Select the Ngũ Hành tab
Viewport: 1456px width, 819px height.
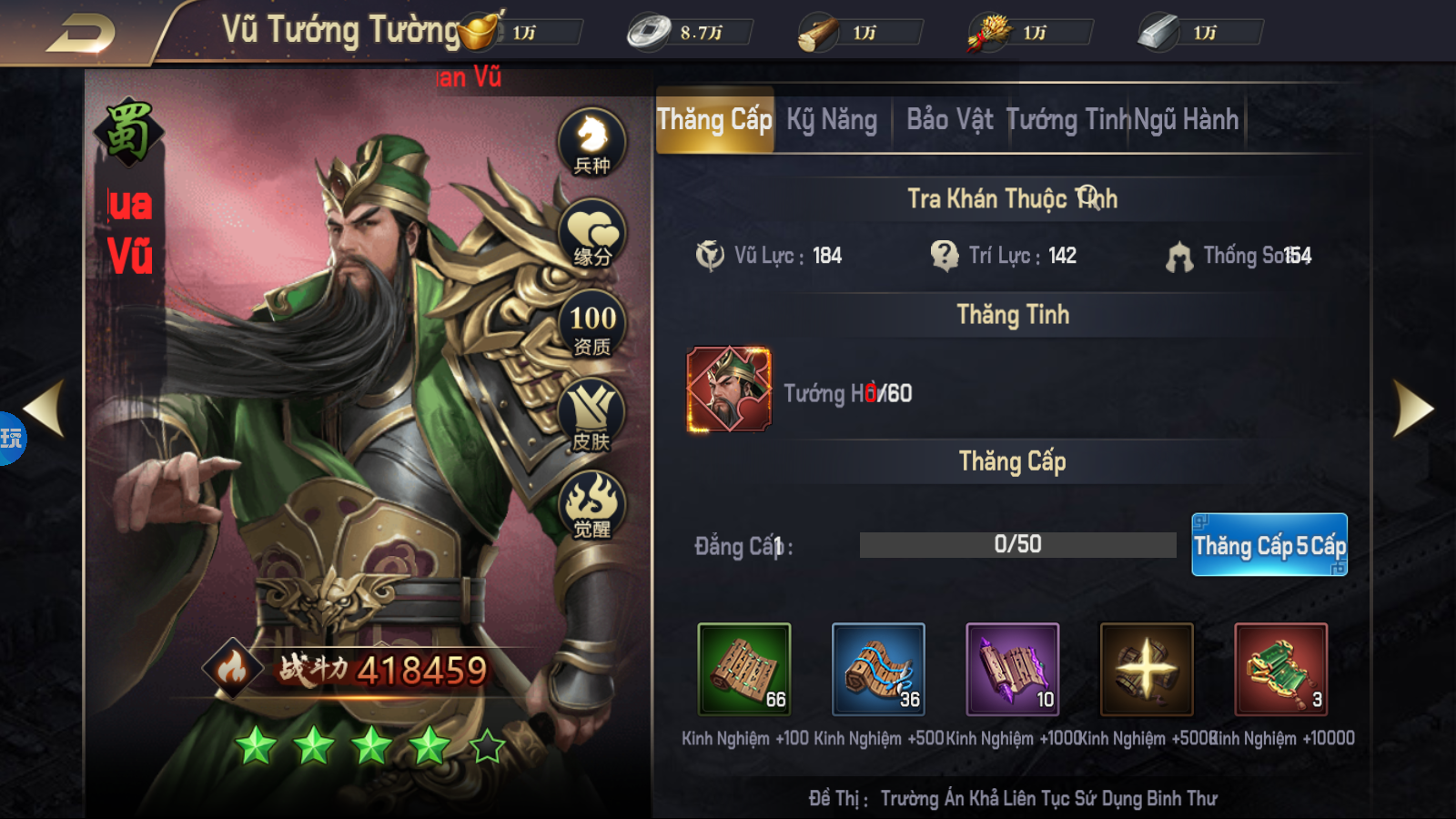point(1187,119)
